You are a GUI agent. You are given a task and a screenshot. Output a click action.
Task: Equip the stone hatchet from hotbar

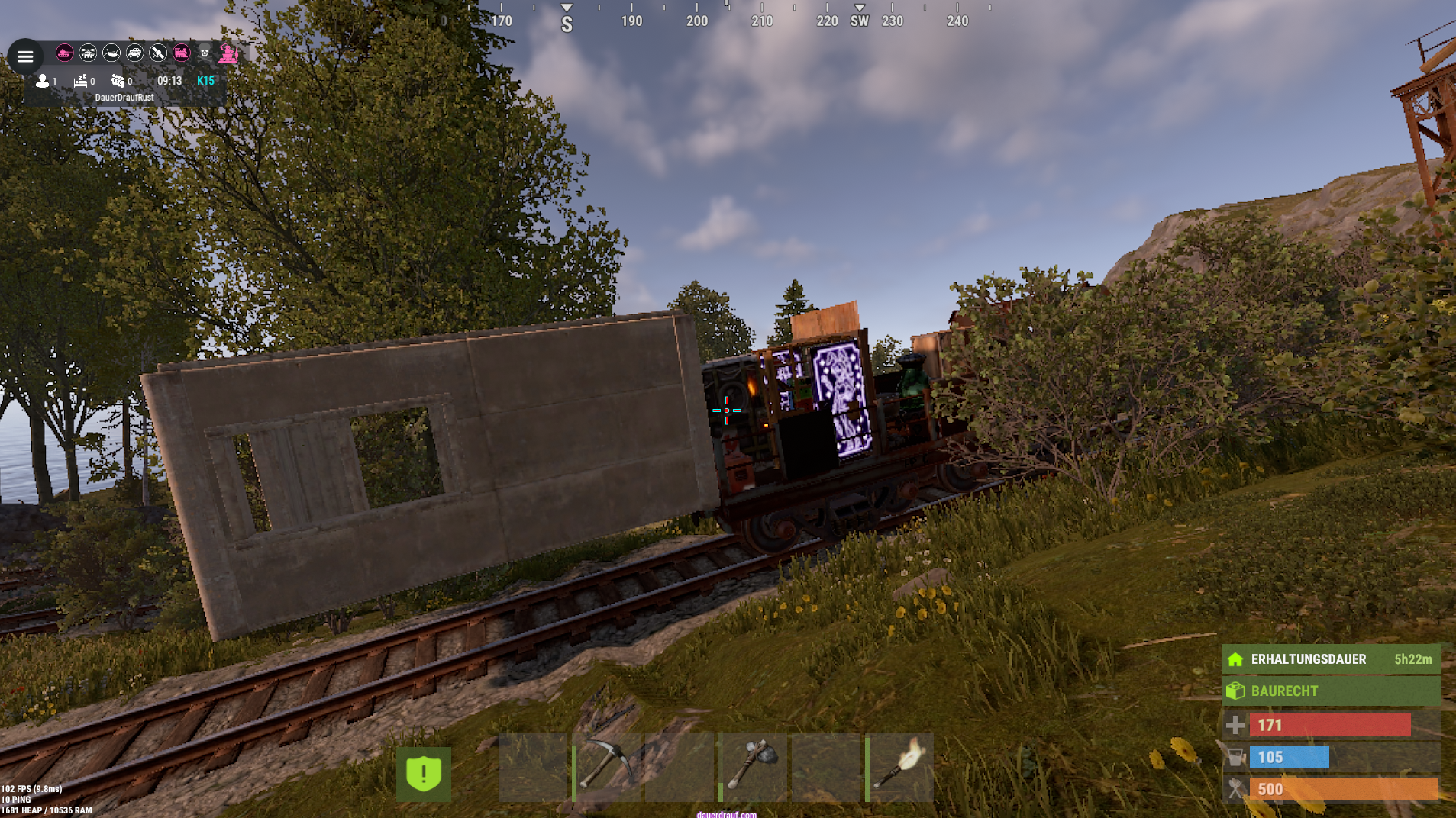[753, 767]
